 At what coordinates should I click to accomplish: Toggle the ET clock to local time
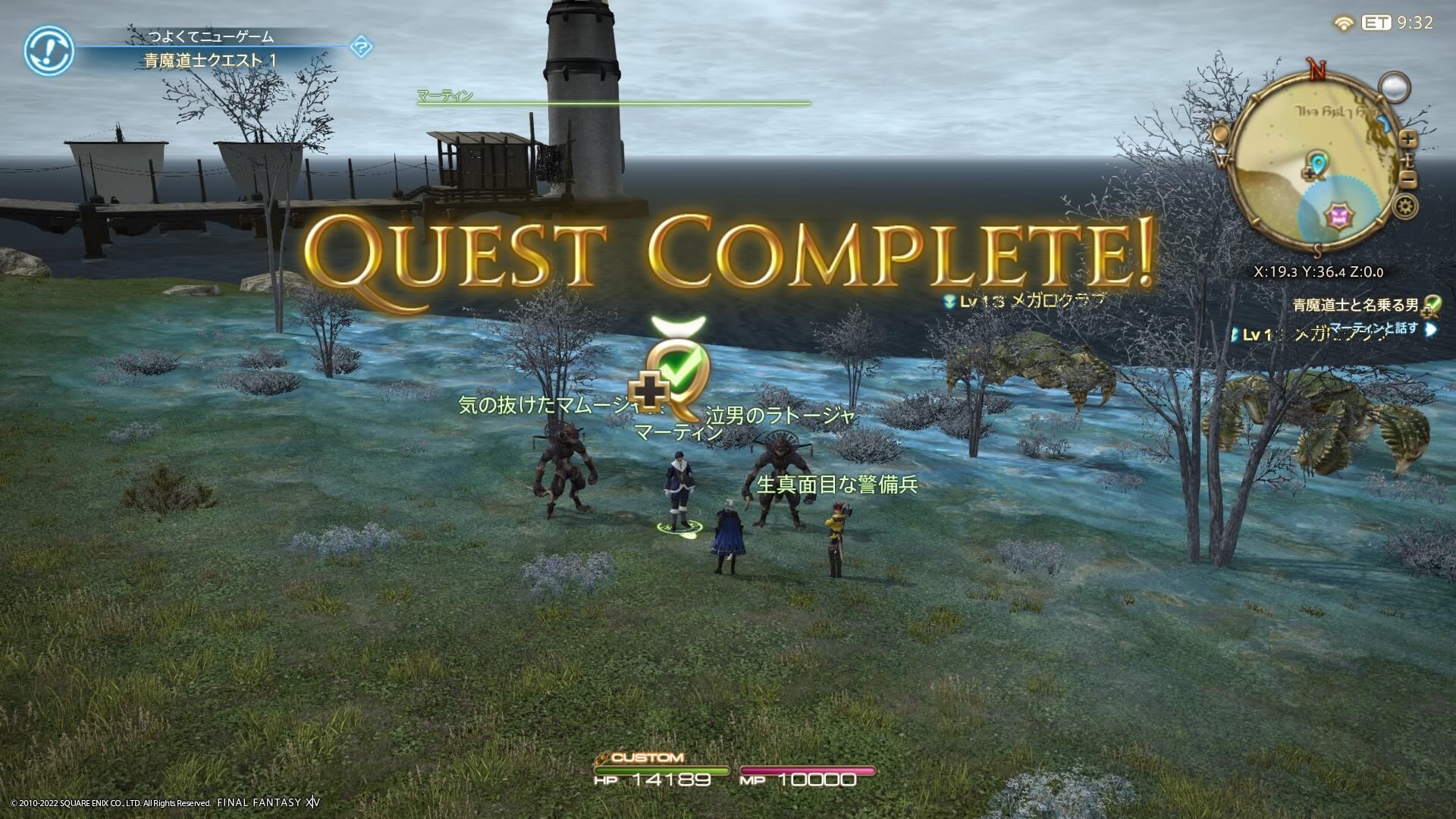1376,22
